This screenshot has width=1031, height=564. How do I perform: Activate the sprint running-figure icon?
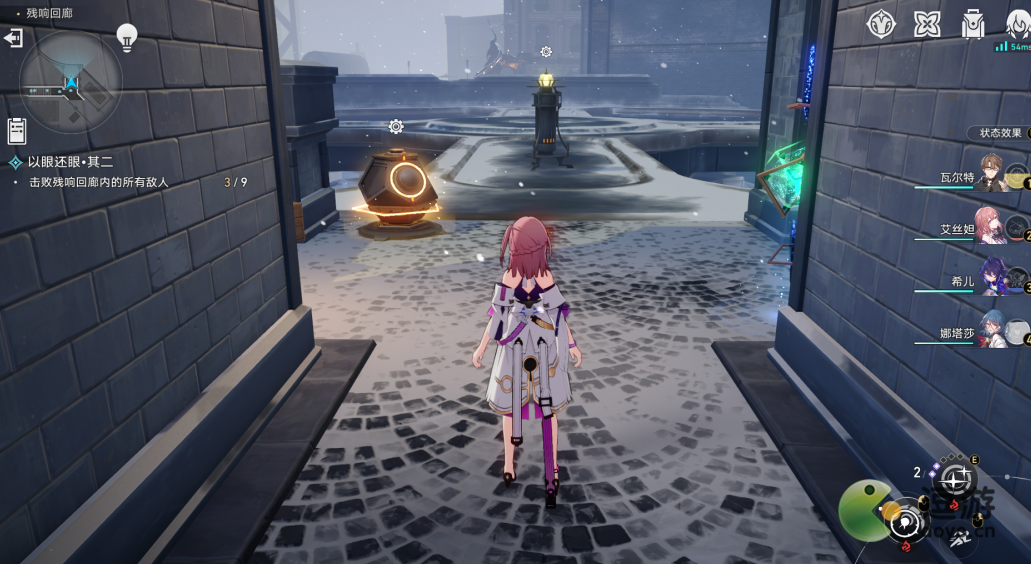click(x=961, y=540)
